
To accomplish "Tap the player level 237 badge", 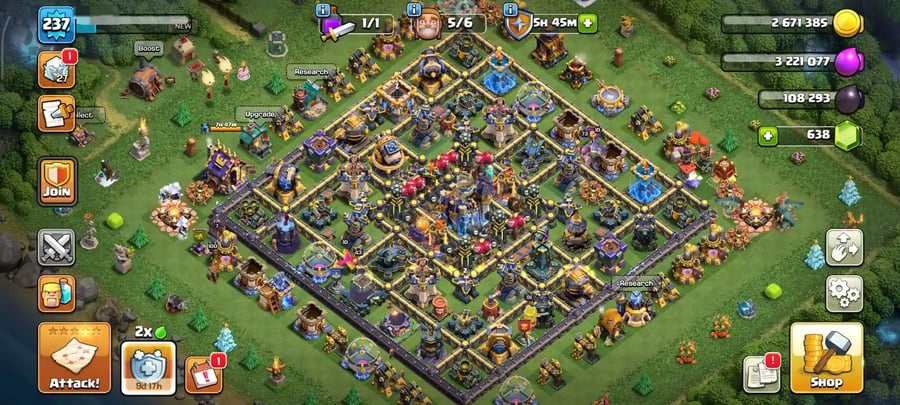I will pos(56,24).
